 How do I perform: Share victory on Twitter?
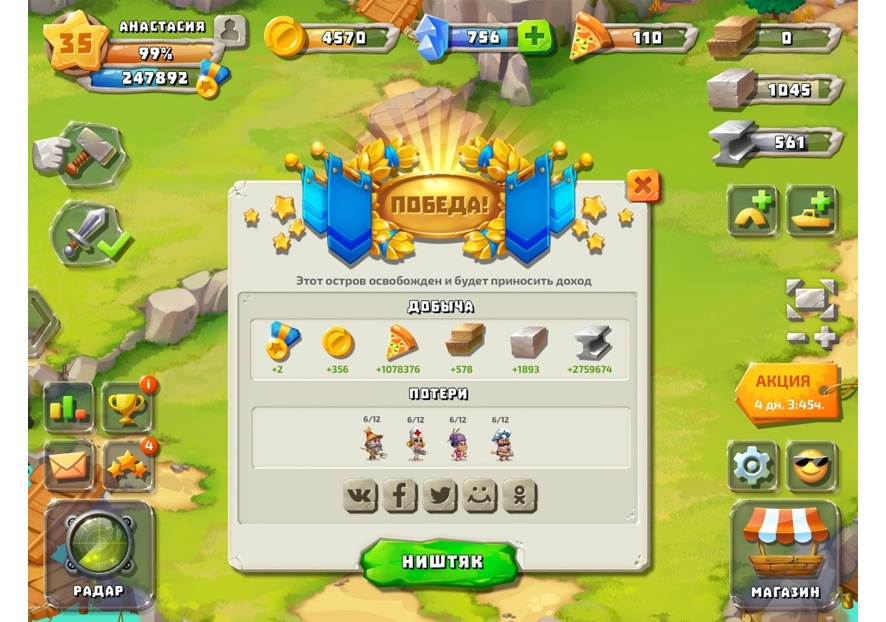point(440,495)
